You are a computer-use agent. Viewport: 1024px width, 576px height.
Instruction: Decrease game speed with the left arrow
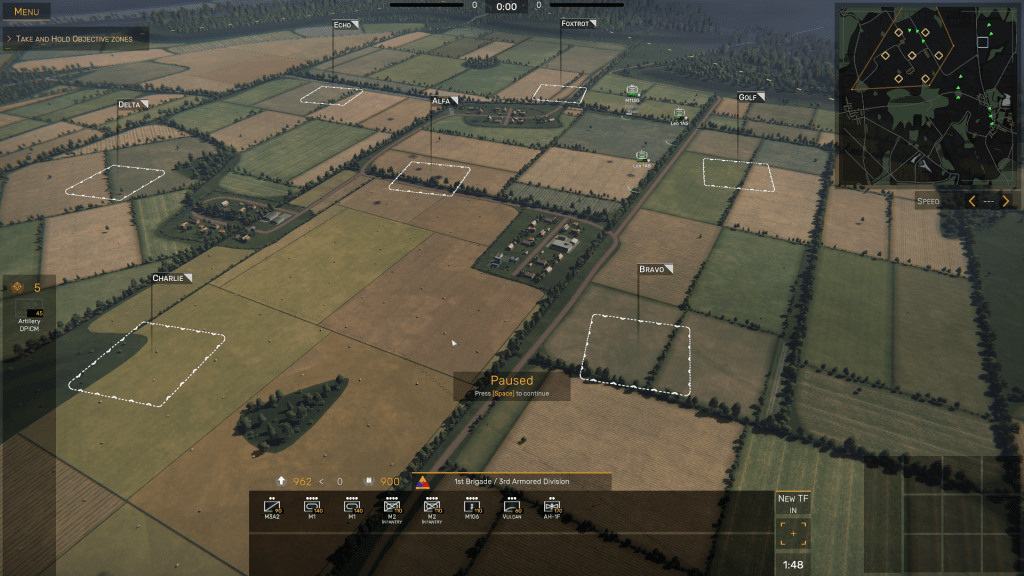tap(971, 201)
